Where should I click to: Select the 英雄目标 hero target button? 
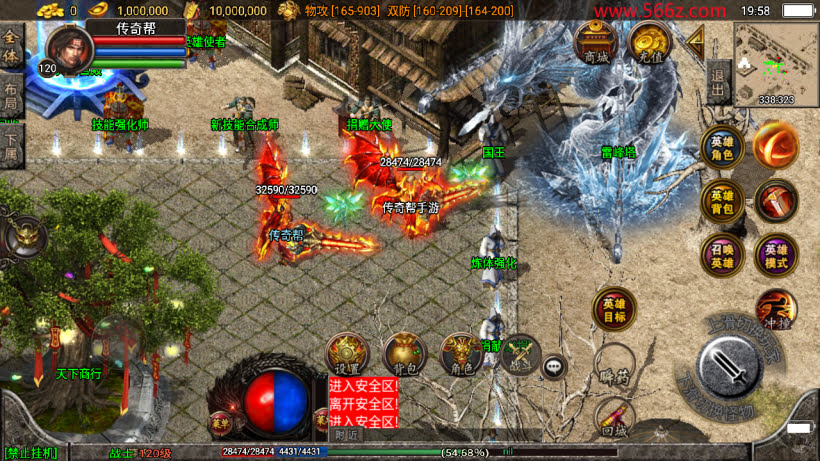pos(614,310)
